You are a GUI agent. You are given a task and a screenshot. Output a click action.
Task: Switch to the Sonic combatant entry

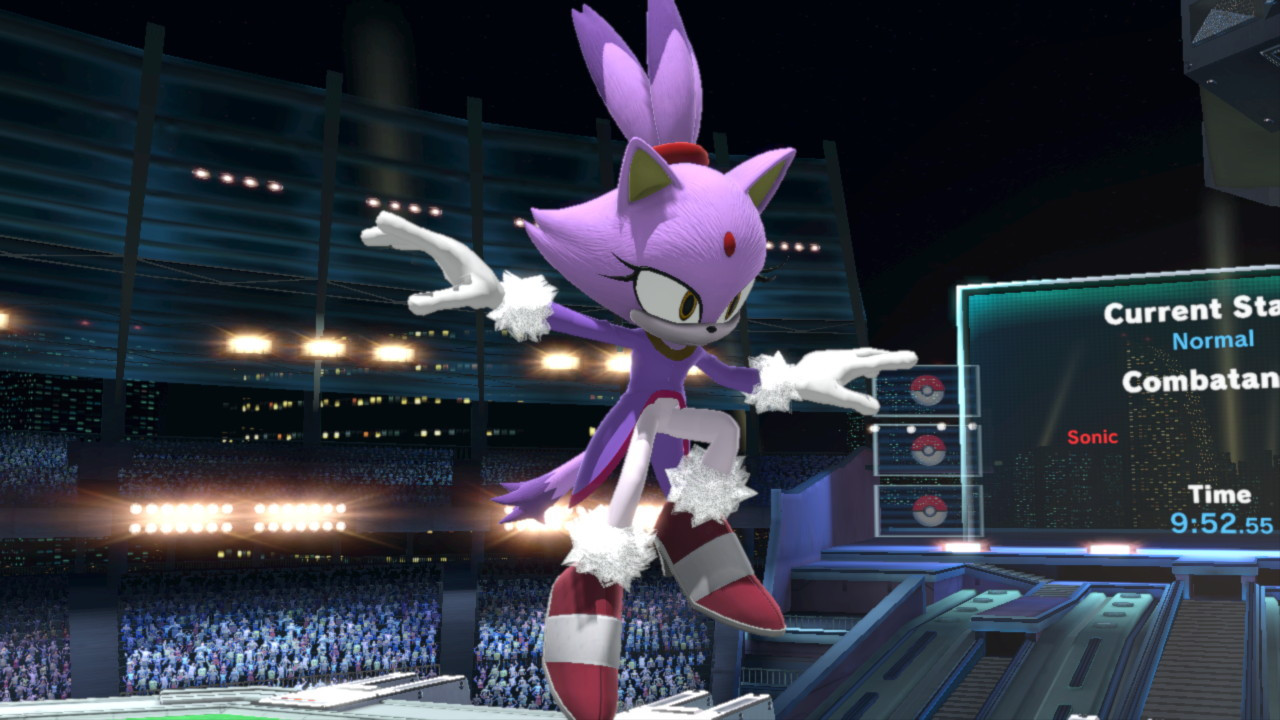pos(1091,437)
